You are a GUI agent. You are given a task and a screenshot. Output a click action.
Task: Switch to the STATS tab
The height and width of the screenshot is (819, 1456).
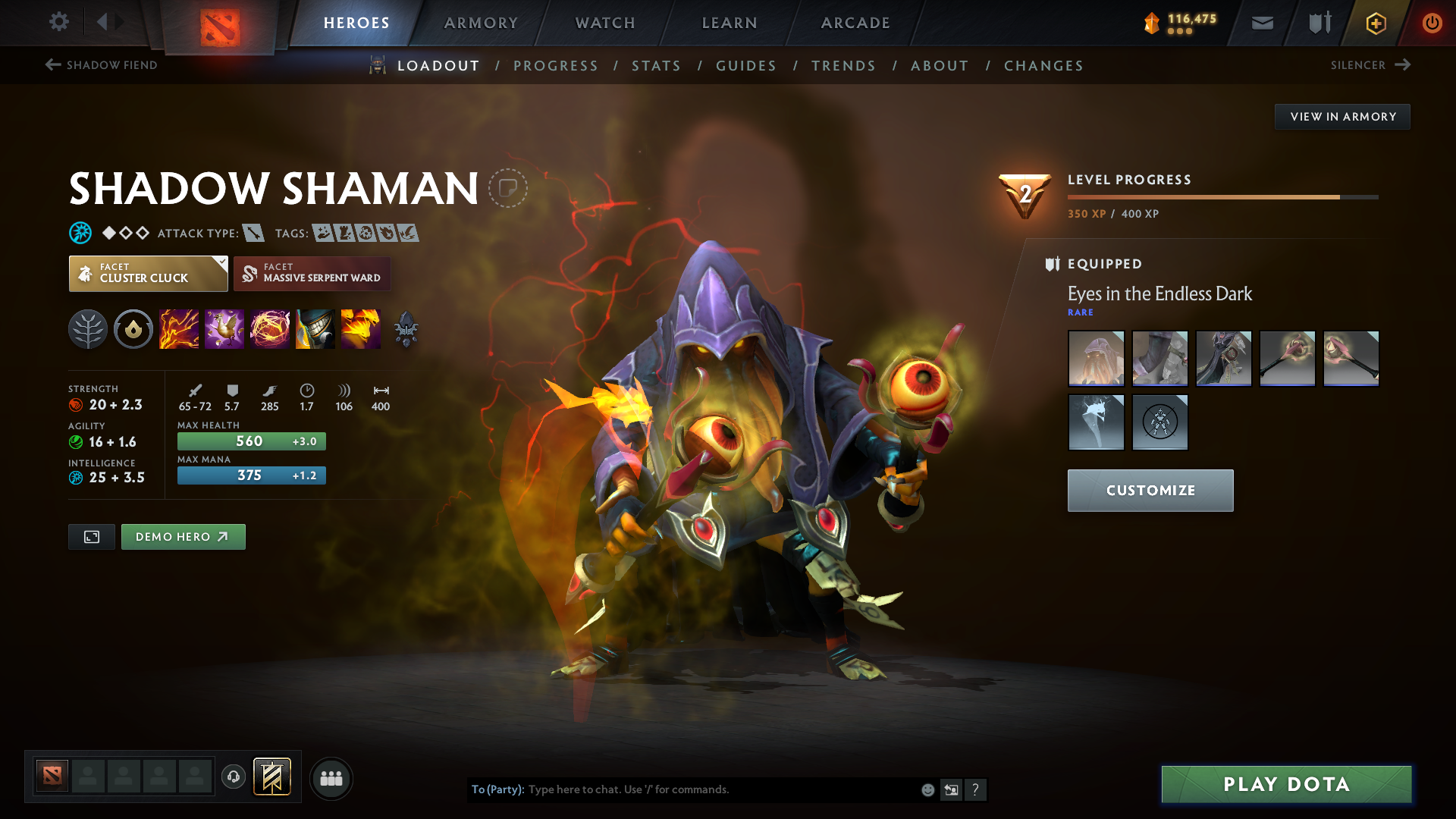pos(656,66)
